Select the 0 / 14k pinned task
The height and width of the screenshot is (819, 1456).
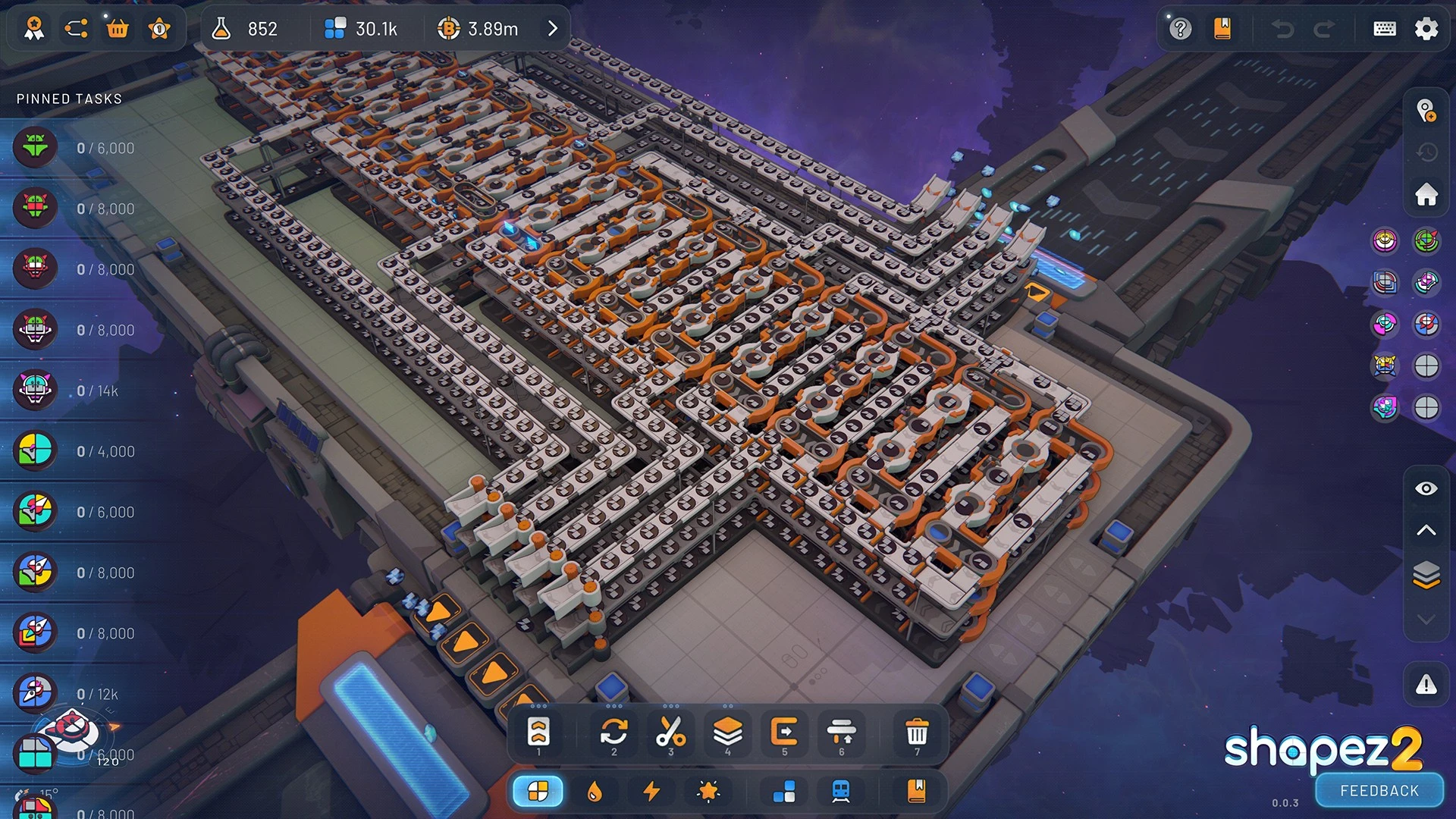pos(97,391)
